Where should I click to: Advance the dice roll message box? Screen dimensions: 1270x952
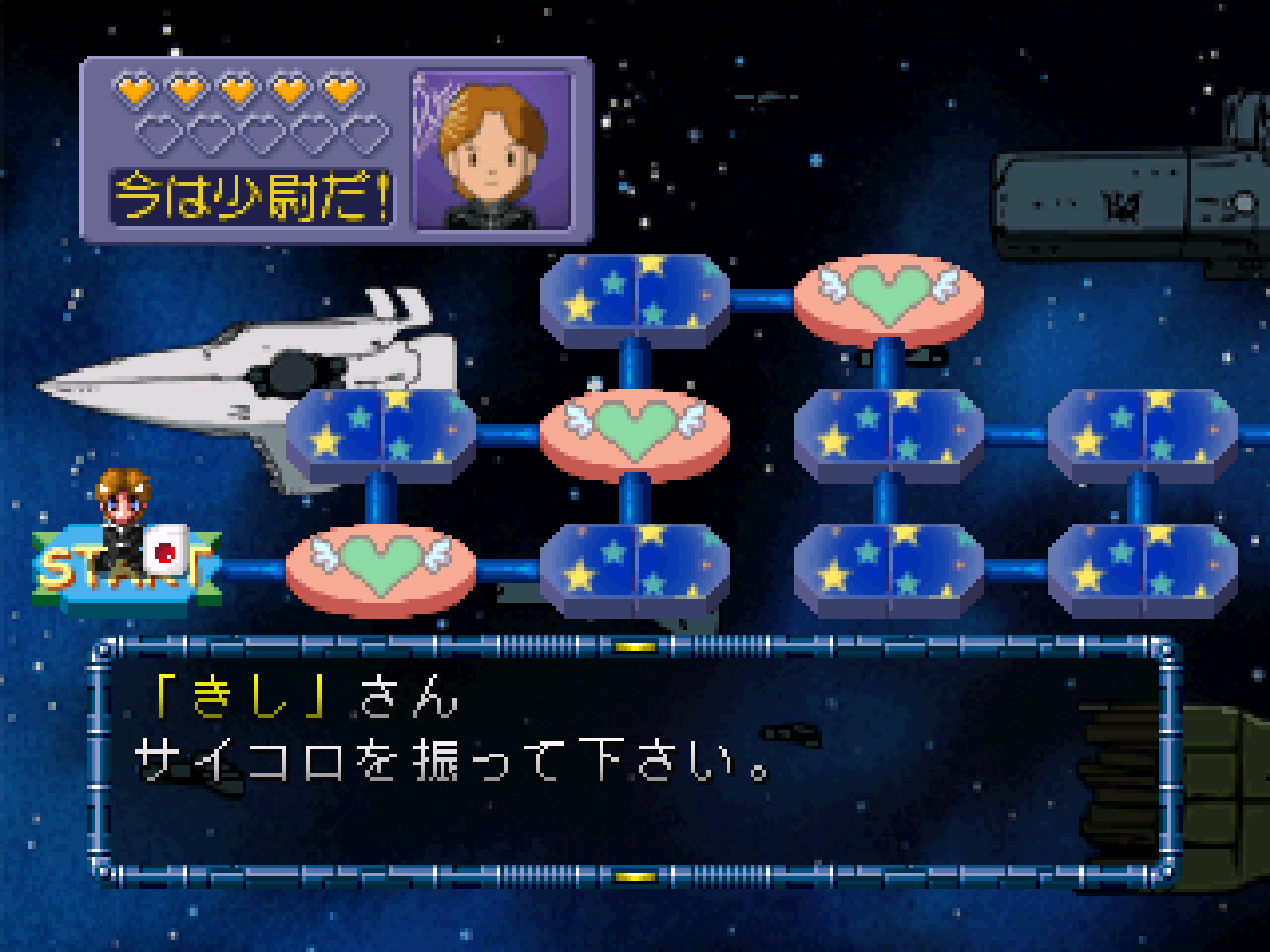tap(633, 760)
